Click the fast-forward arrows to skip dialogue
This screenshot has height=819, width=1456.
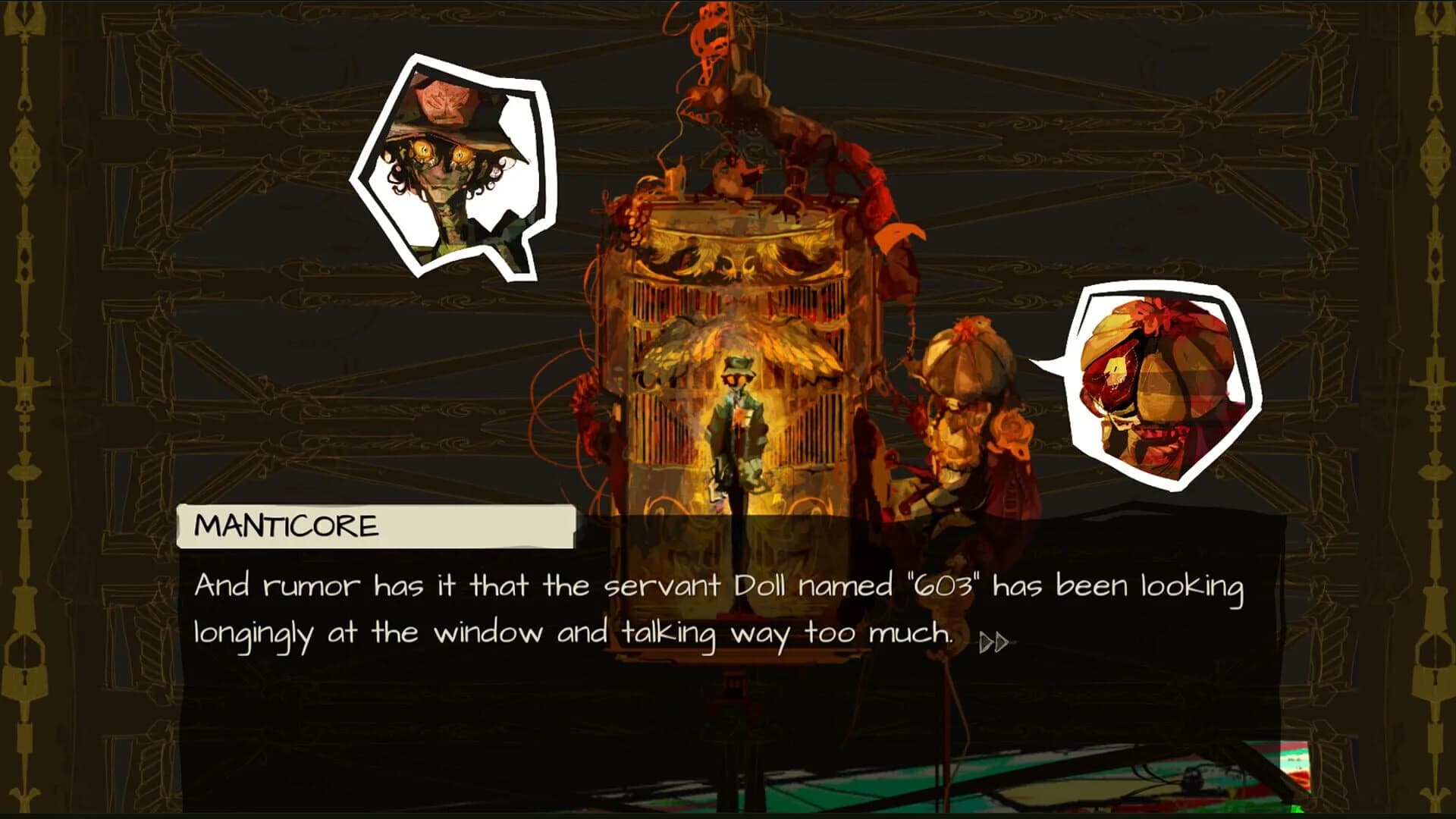[994, 643]
